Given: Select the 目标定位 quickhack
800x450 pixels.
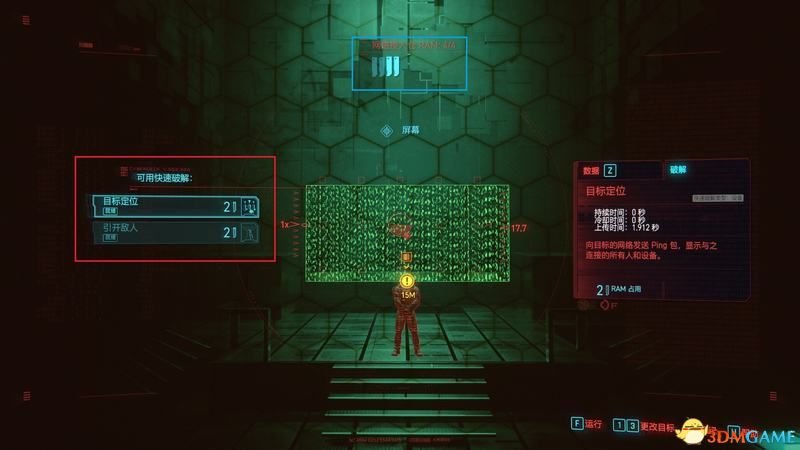Looking at the screenshot, I should (x=175, y=205).
